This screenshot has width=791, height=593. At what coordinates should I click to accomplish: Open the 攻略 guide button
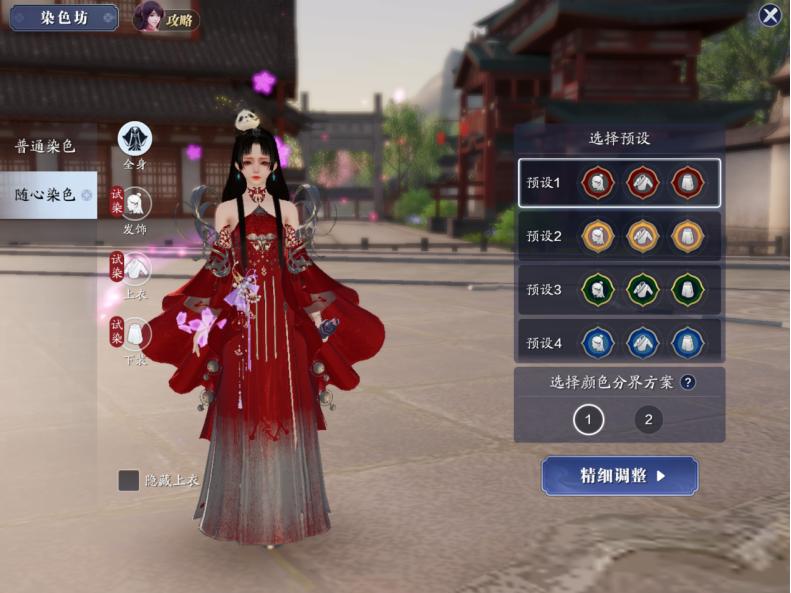166,18
